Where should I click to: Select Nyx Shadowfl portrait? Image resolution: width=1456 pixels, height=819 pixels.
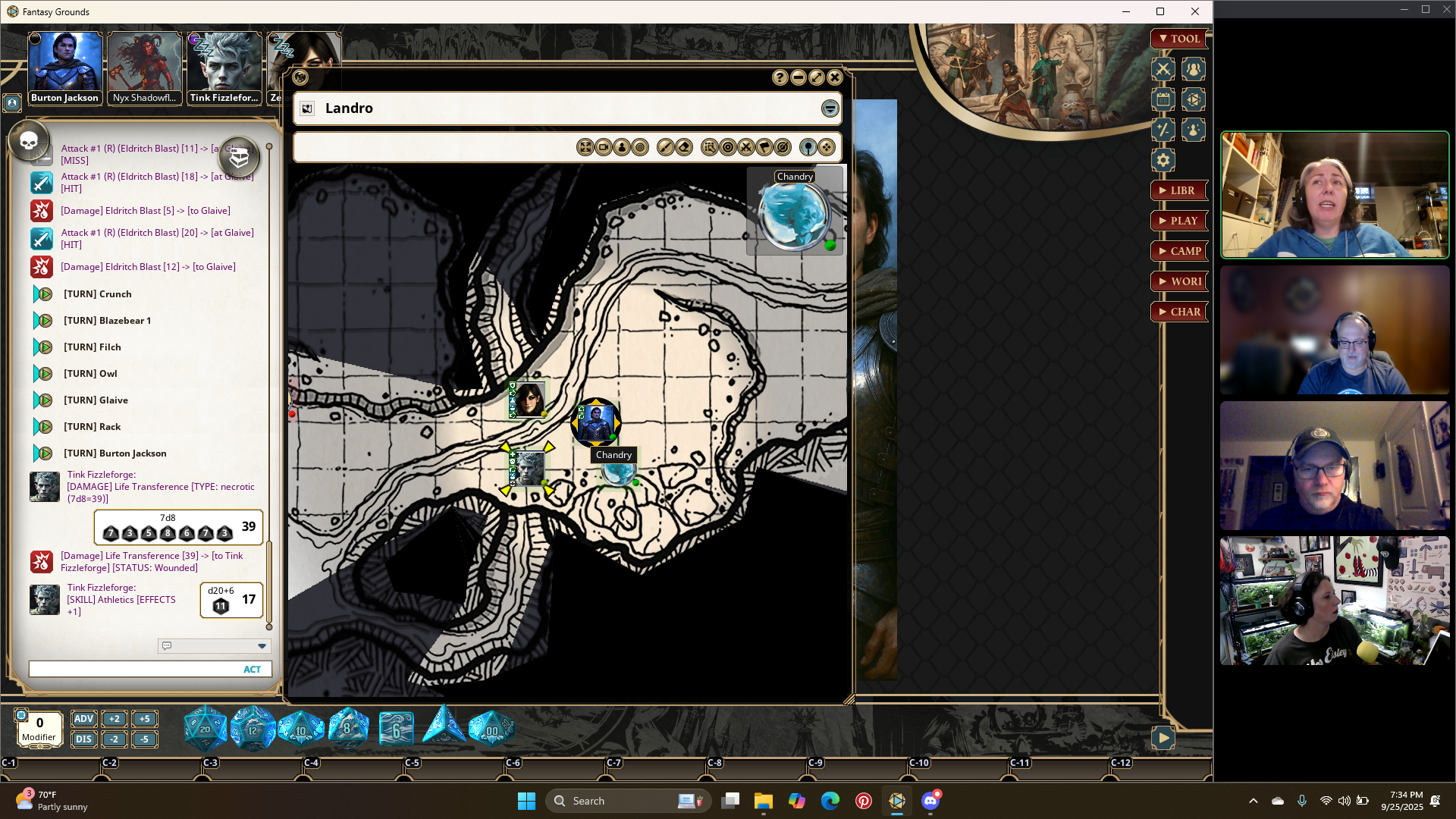point(144,68)
